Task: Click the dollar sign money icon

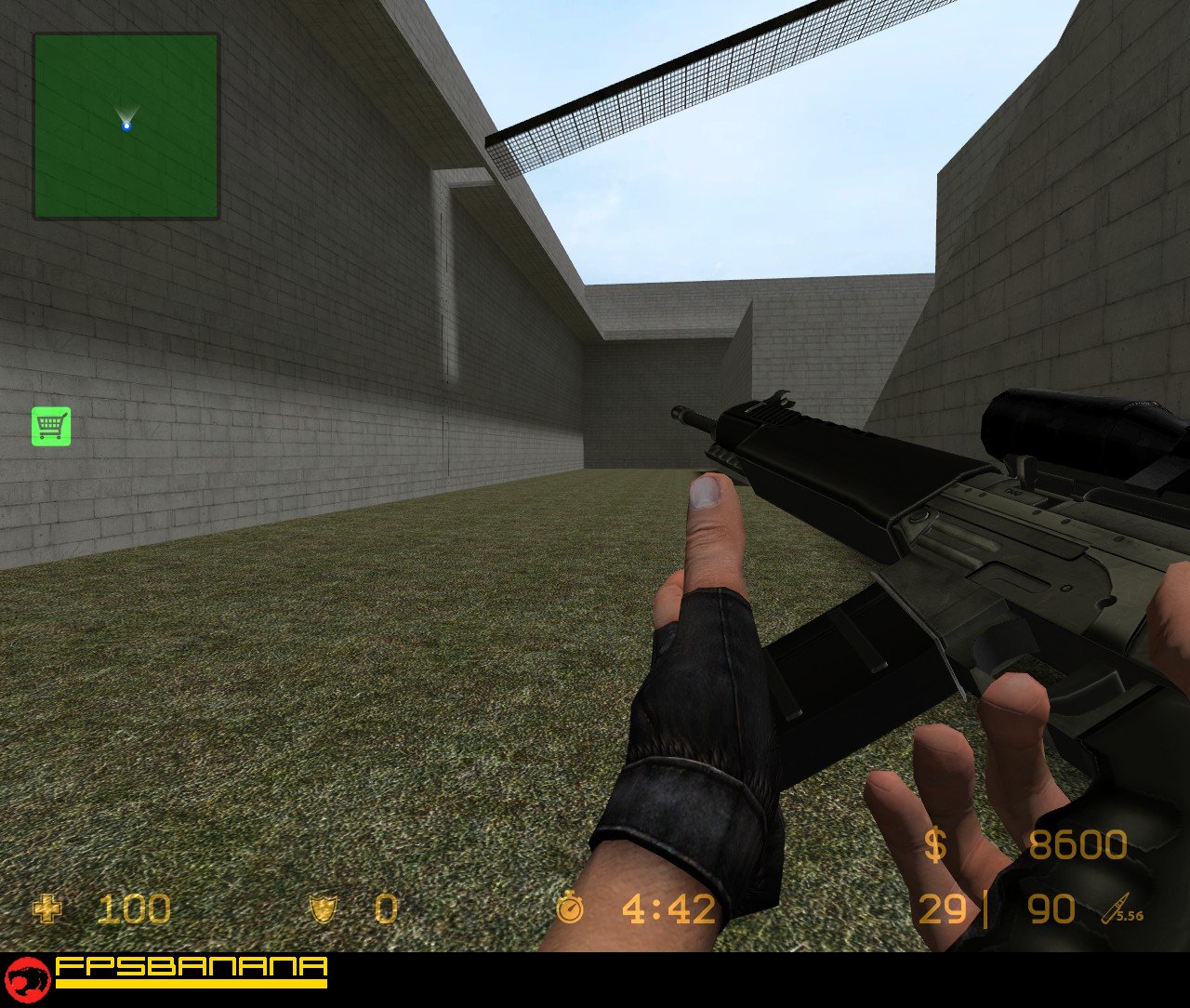Action: 932,847
